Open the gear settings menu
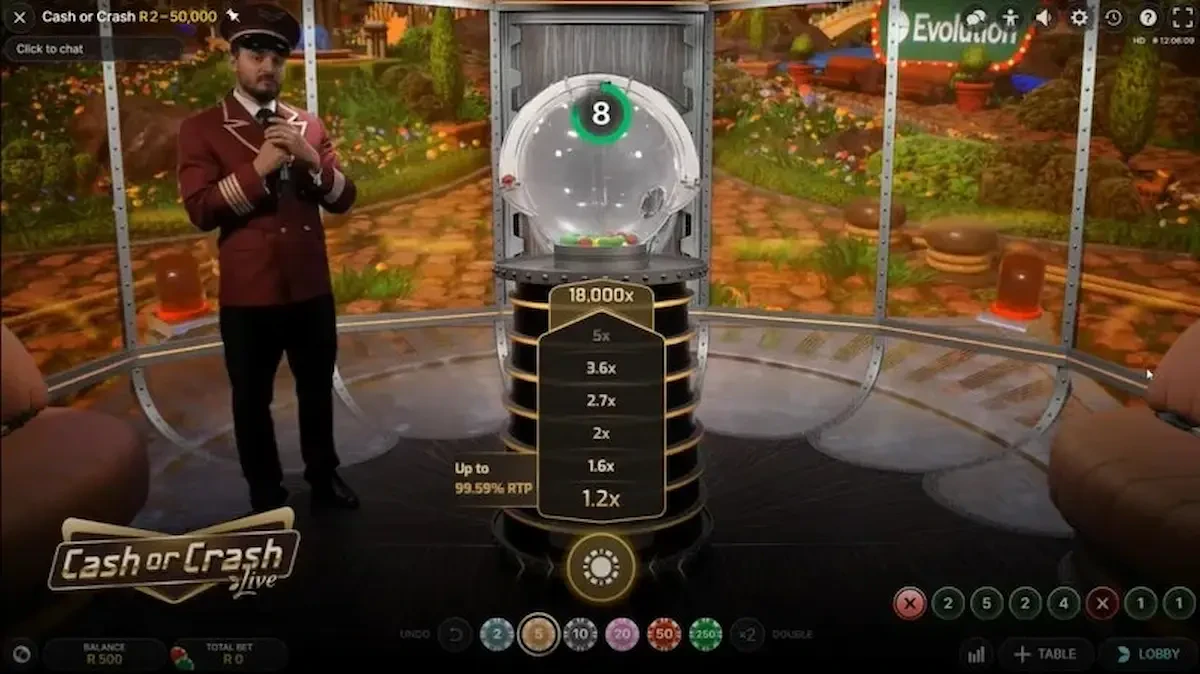 pos(1079,17)
